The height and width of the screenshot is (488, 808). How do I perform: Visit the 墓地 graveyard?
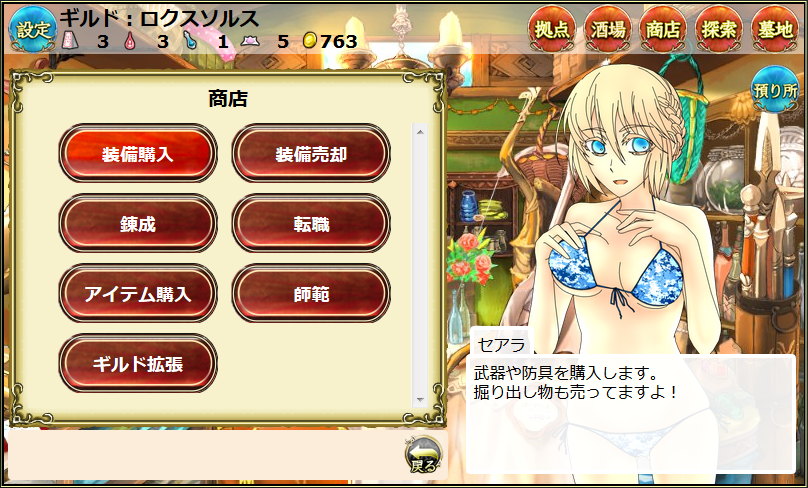click(x=775, y=29)
